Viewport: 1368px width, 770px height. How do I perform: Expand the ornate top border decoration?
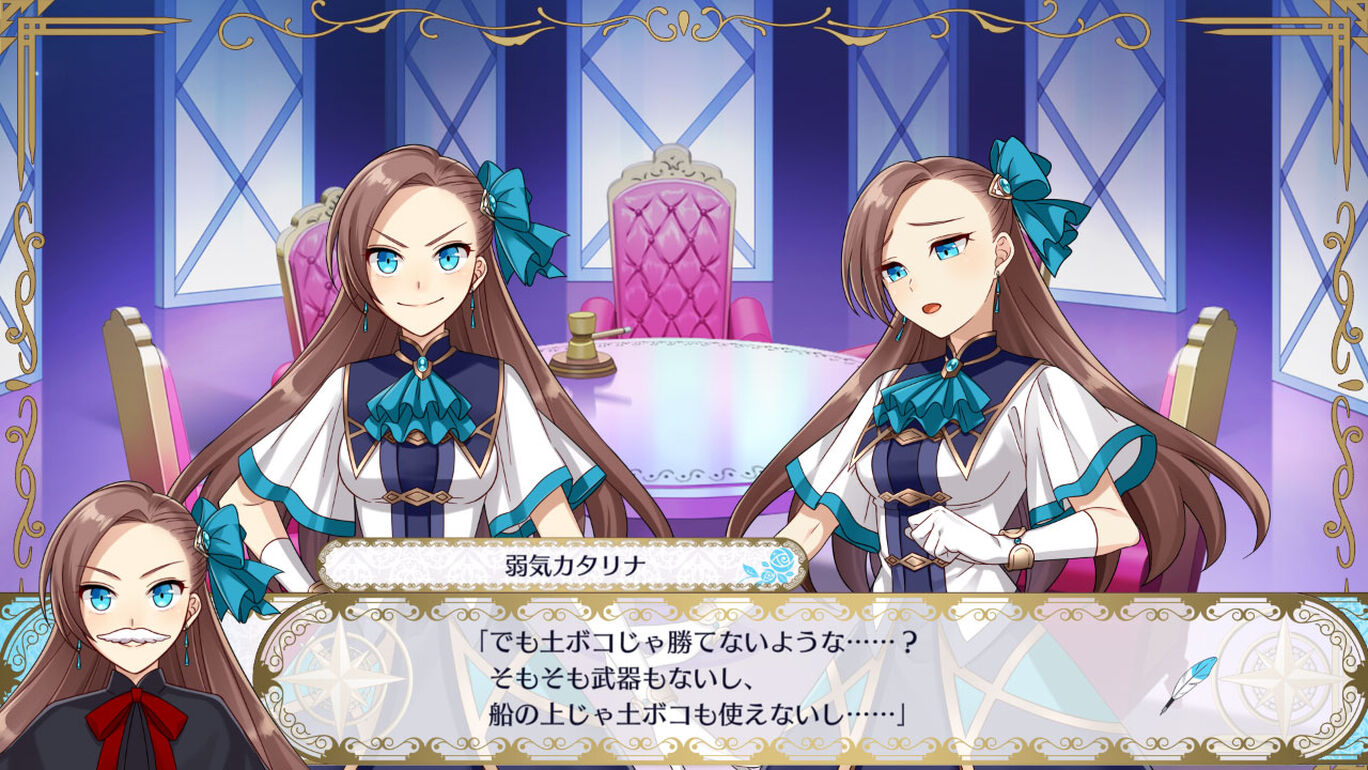tap(684, 25)
